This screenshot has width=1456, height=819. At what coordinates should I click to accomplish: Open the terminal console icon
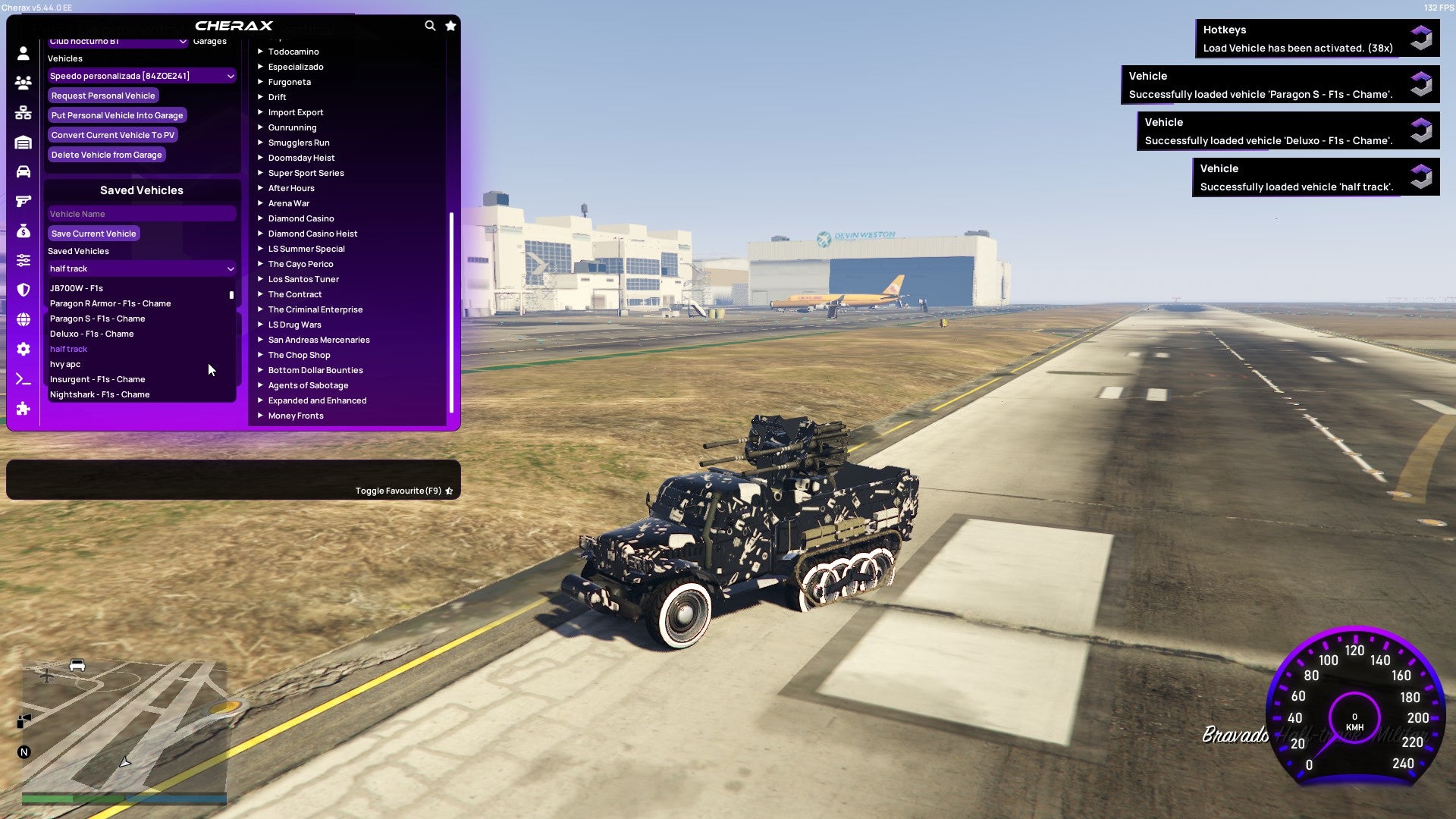coord(22,378)
